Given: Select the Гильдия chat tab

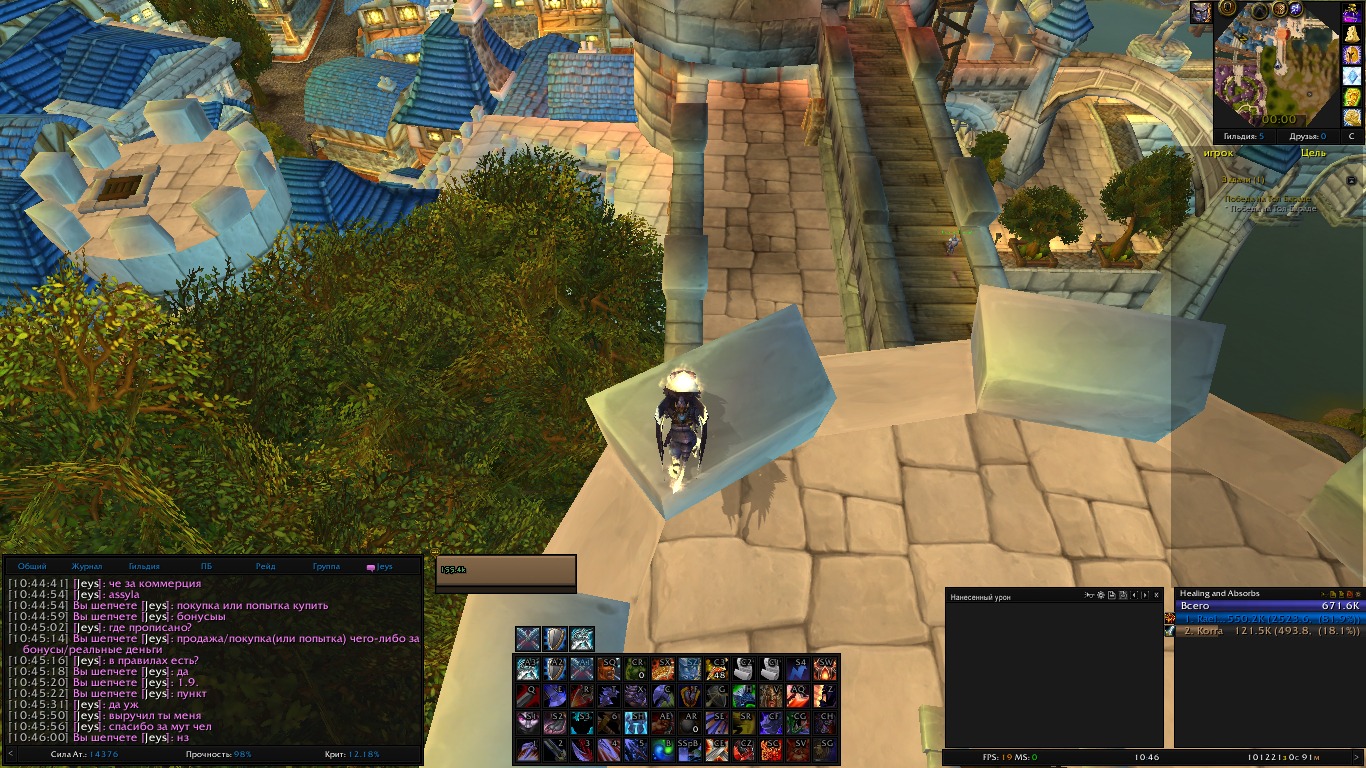Looking at the screenshot, I should (x=144, y=566).
